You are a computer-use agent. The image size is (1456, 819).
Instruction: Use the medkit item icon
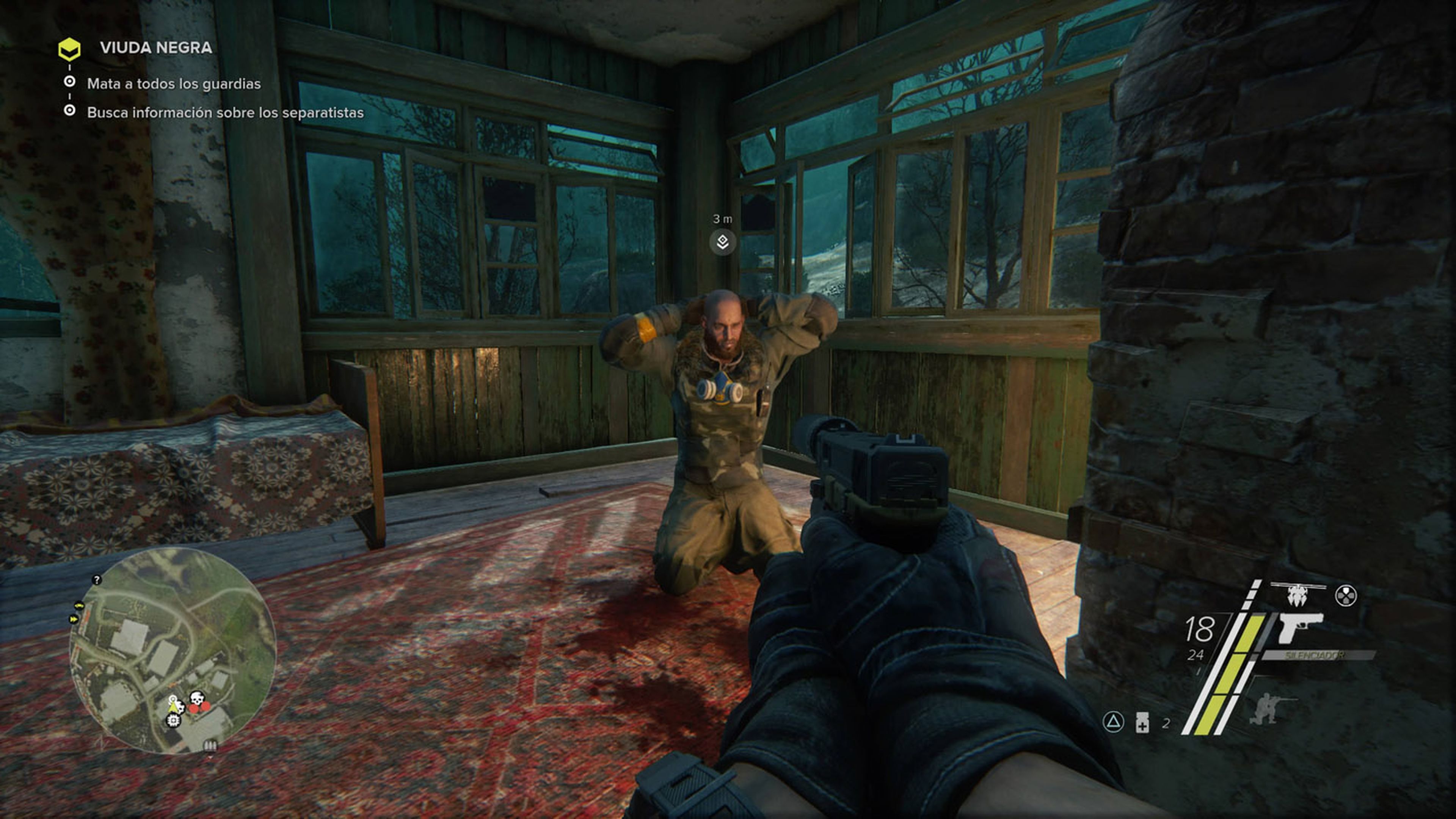tap(1142, 723)
